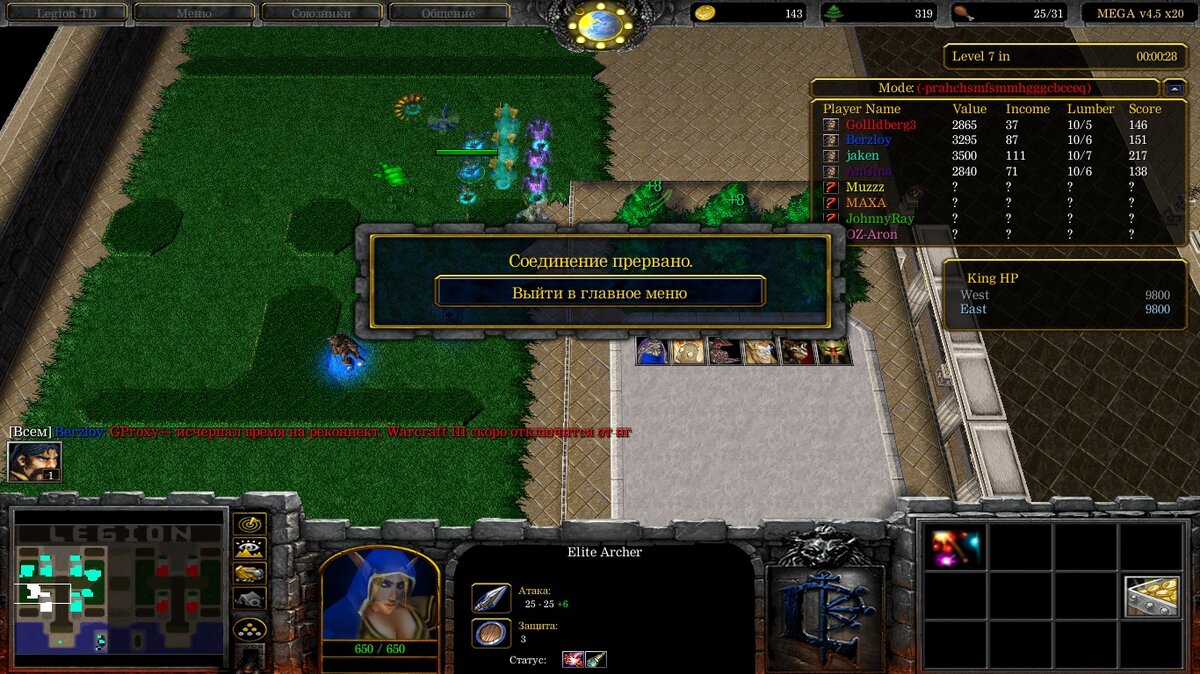Image resolution: width=1200 pixels, height=674 pixels.
Task: Collapse the multiboard with the arrow button
Action: tap(1175, 88)
